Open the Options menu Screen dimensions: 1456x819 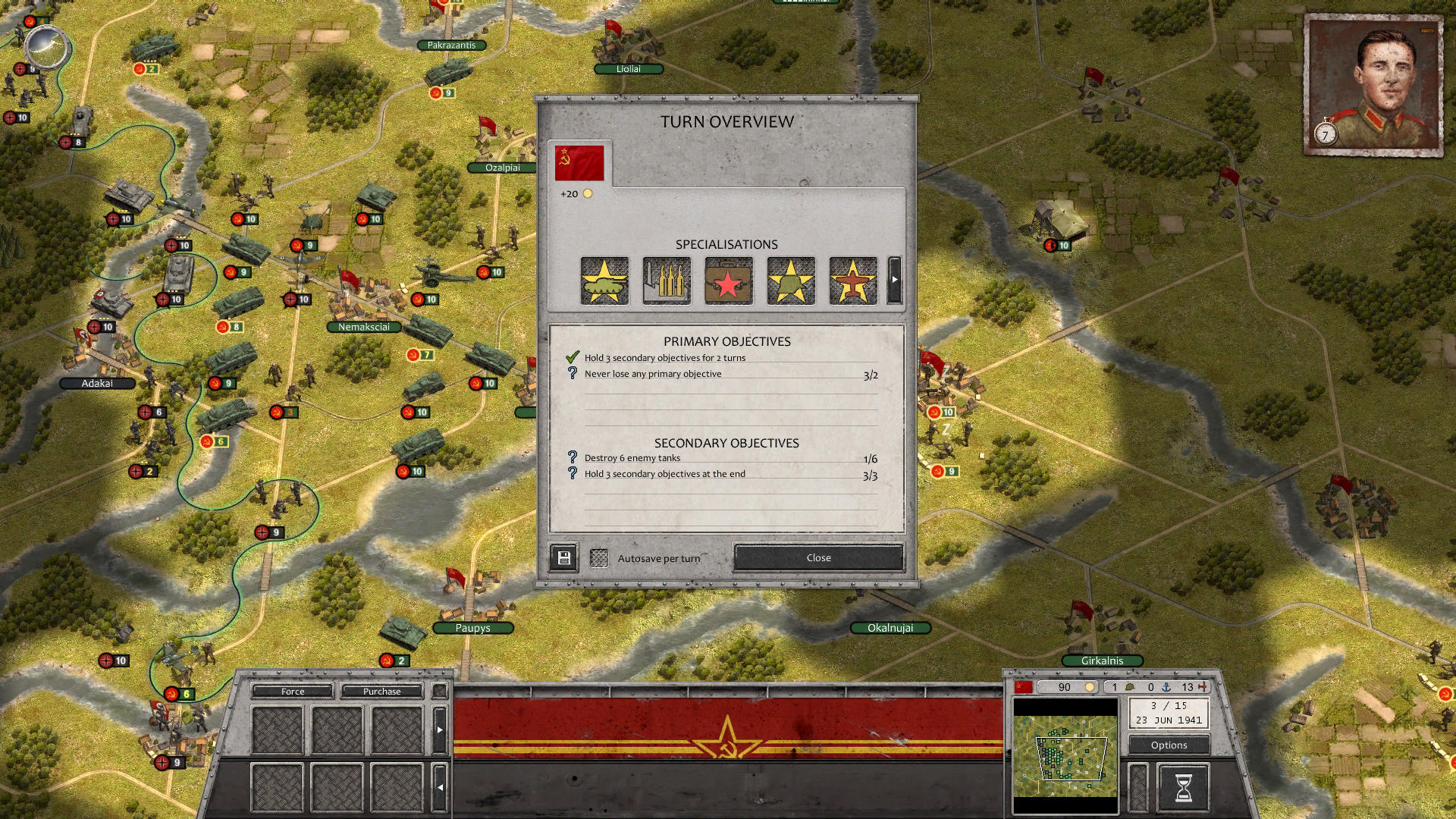pyautogui.click(x=1169, y=745)
